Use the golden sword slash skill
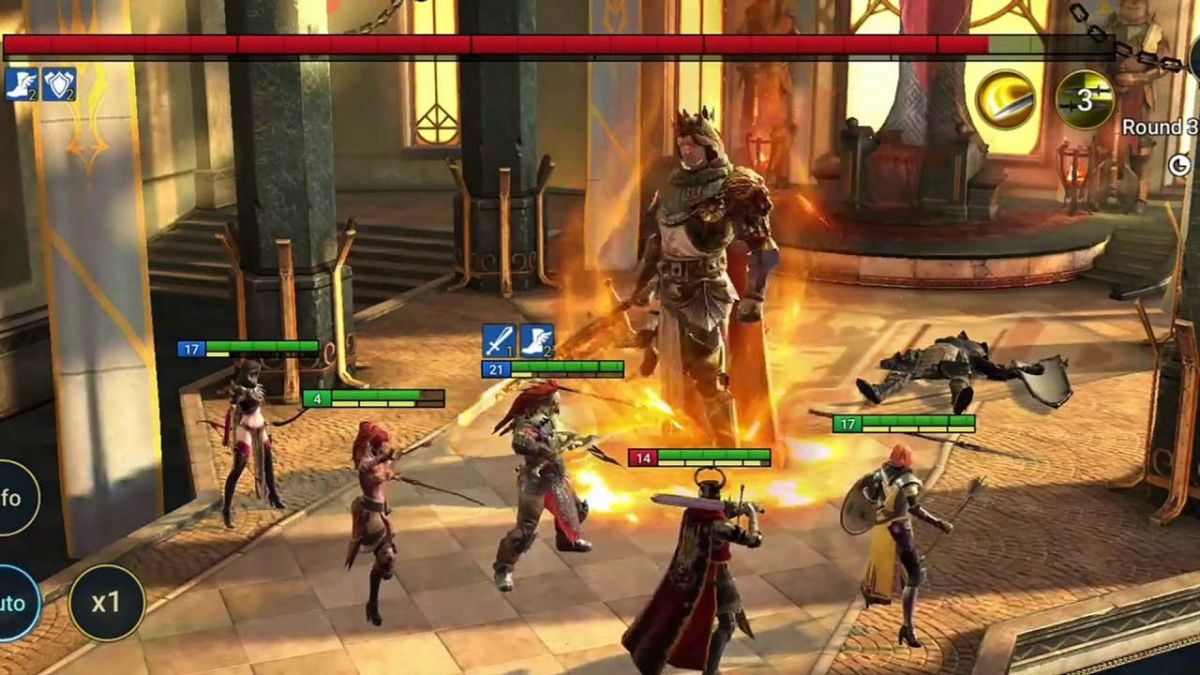Image resolution: width=1200 pixels, height=675 pixels. coord(1005,100)
